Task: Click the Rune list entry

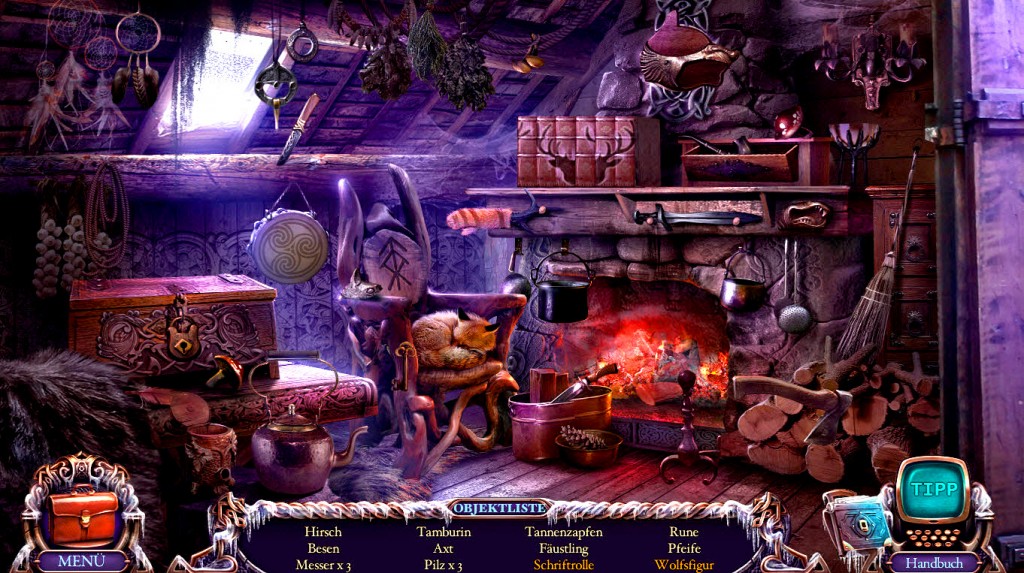Action: [x=684, y=532]
